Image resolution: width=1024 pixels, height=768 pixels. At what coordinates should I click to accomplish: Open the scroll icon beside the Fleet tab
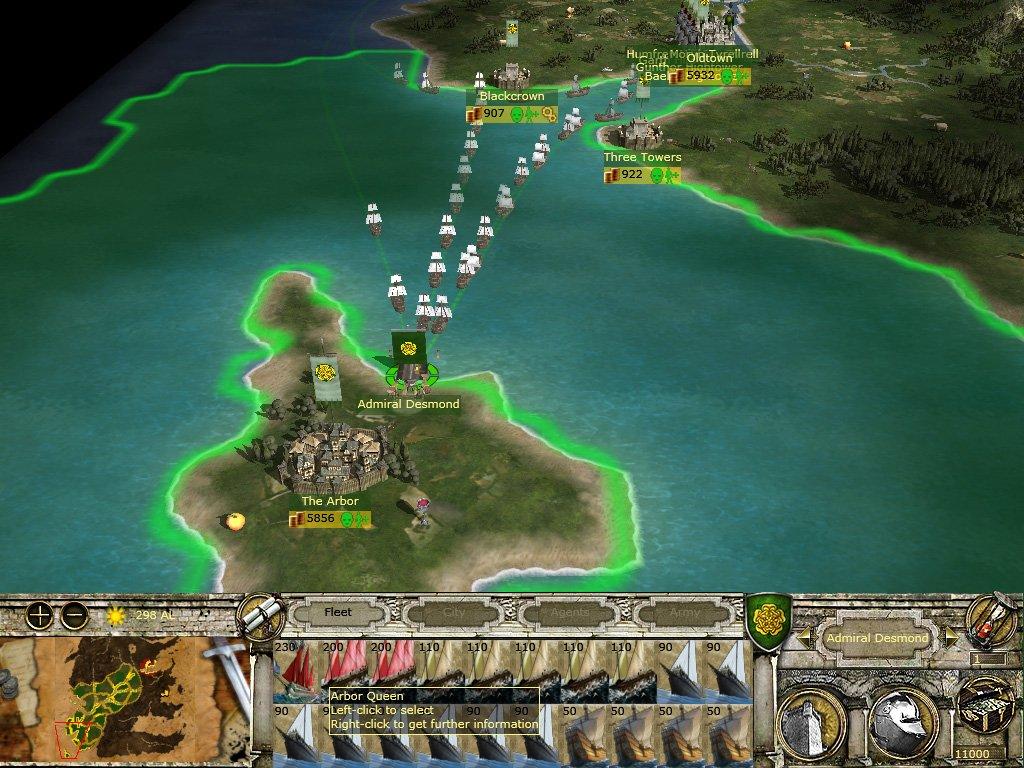260,614
